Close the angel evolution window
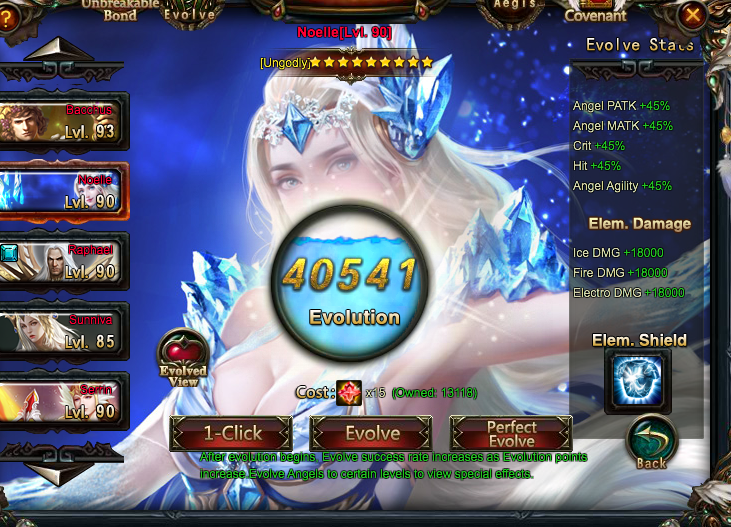Image resolution: width=731 pixels, height=527 pixels. 692,15
